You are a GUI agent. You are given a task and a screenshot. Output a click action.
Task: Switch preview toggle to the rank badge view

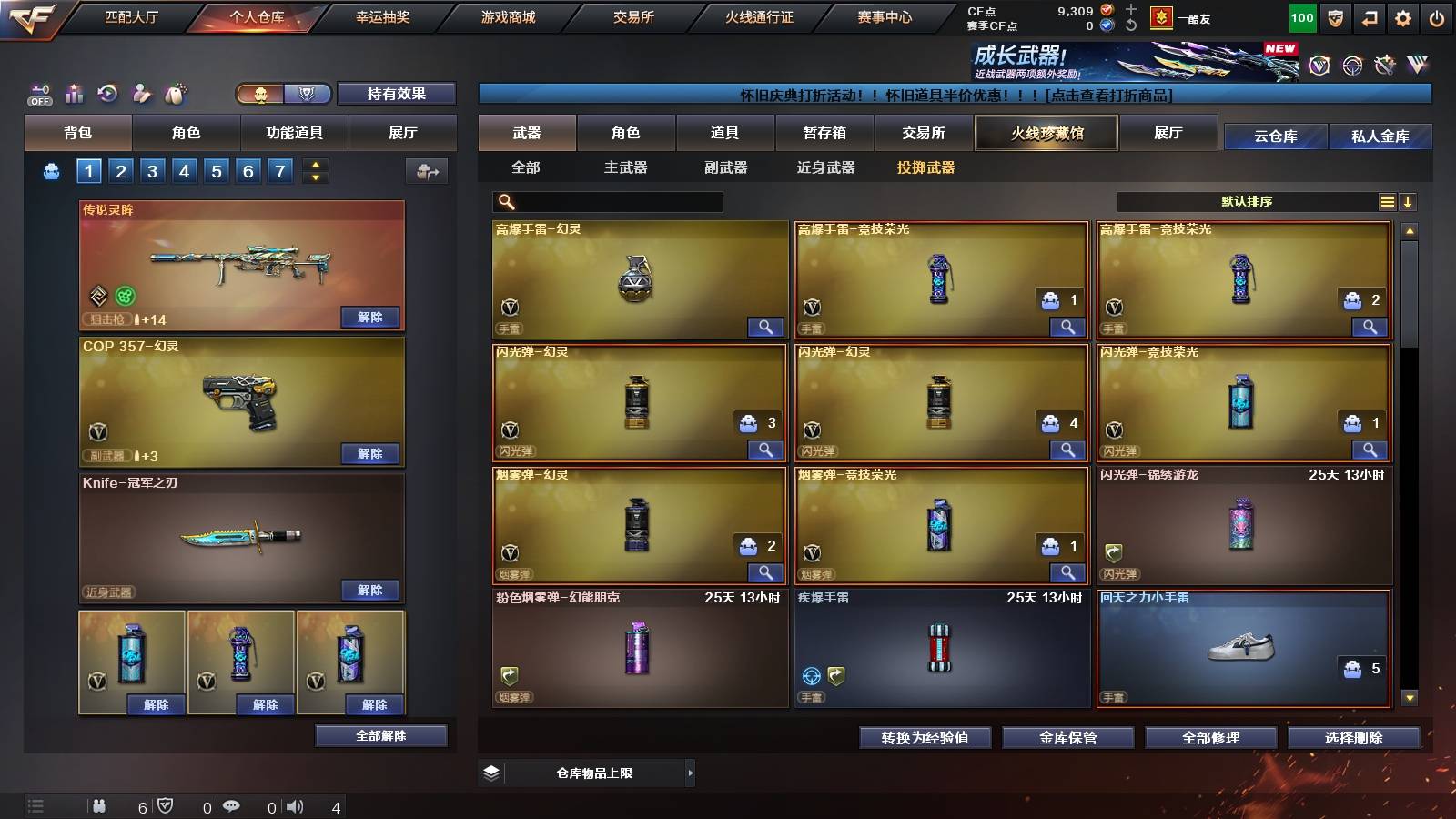coord(307,94)
